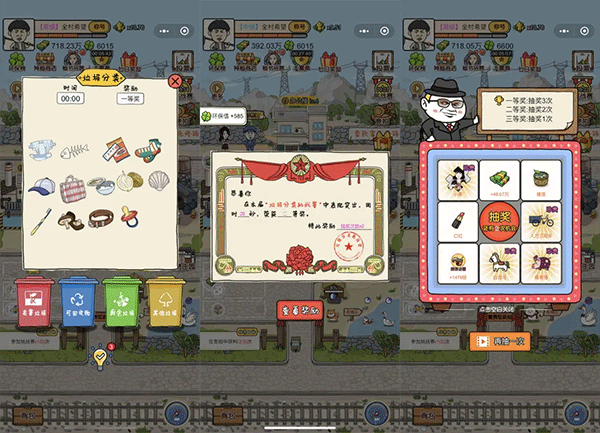Pick the blue baseball cap item
The width and height of the screenshot is (600, 433).
point(41,186)
